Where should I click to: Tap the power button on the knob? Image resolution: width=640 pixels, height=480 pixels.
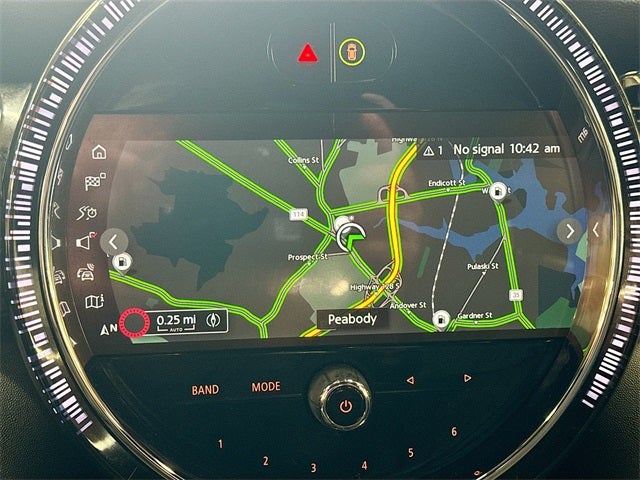point(345,406)
